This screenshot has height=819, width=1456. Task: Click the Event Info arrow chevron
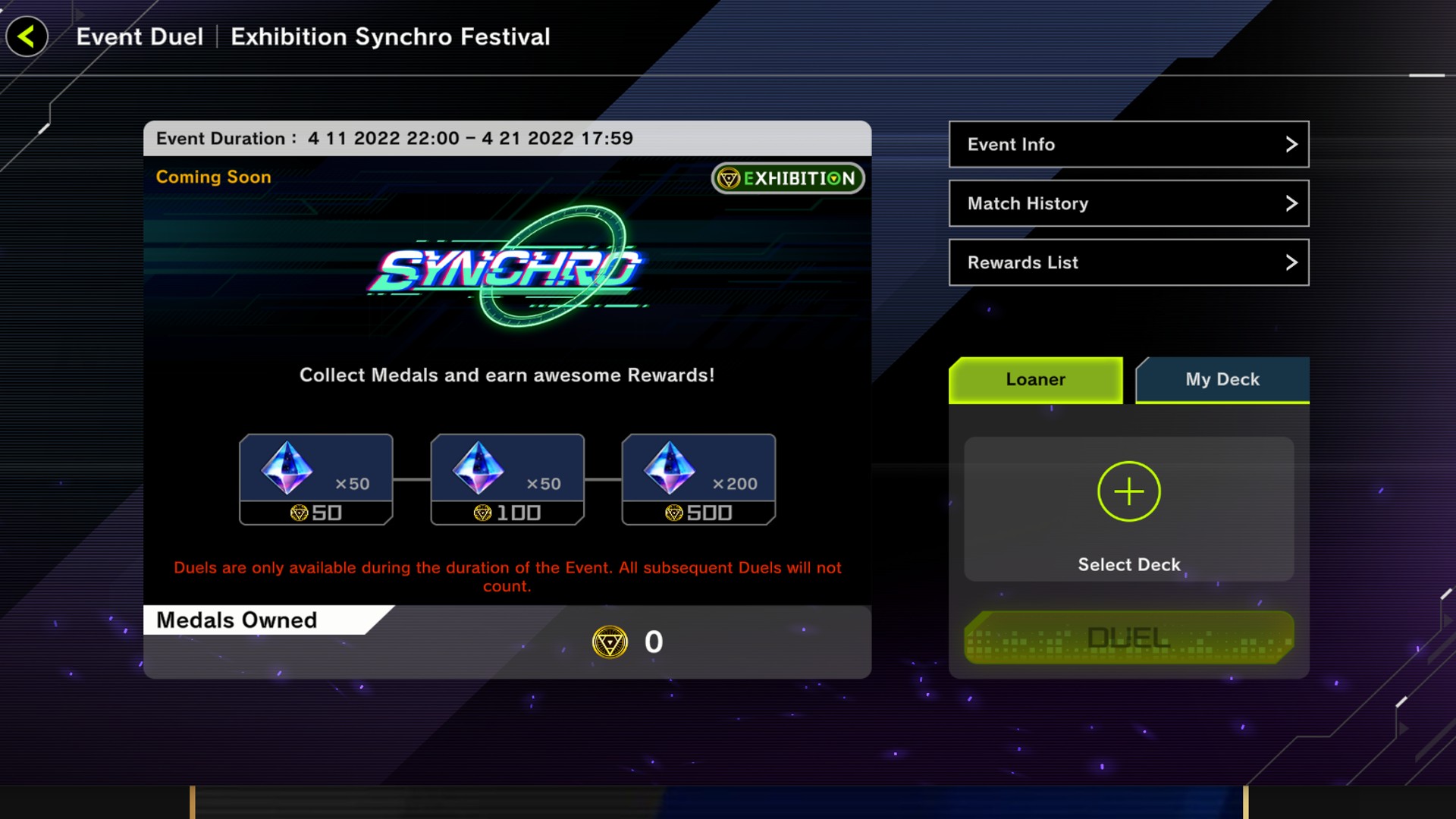[1291, 144]
